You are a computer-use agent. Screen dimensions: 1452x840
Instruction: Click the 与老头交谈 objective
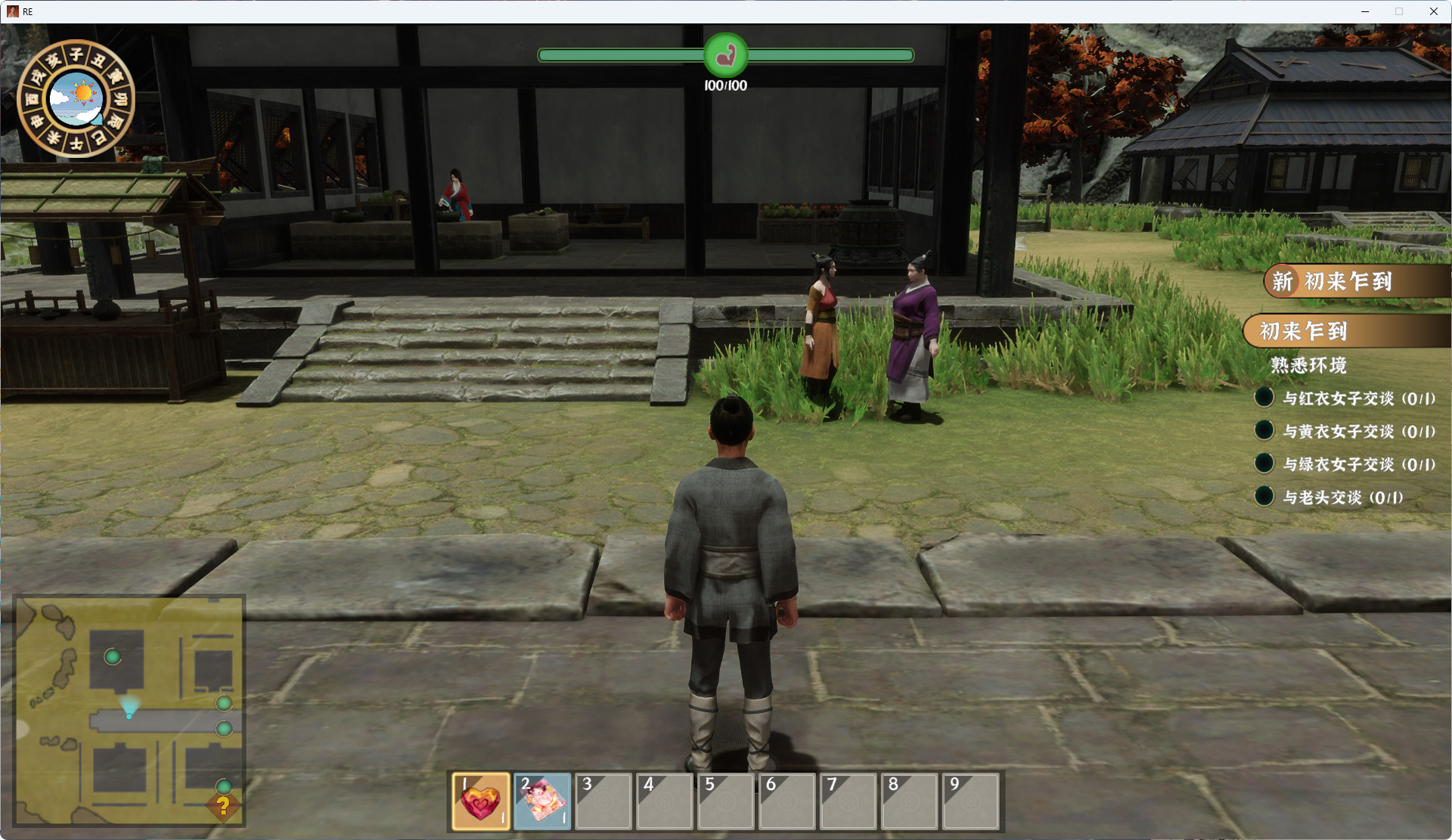[1342, 497]
